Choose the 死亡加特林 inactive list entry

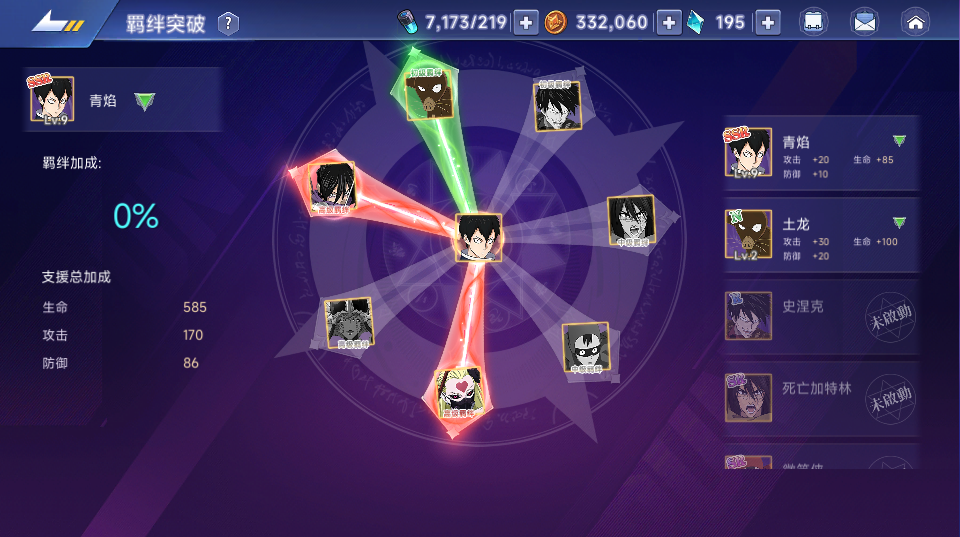(820, 398)
